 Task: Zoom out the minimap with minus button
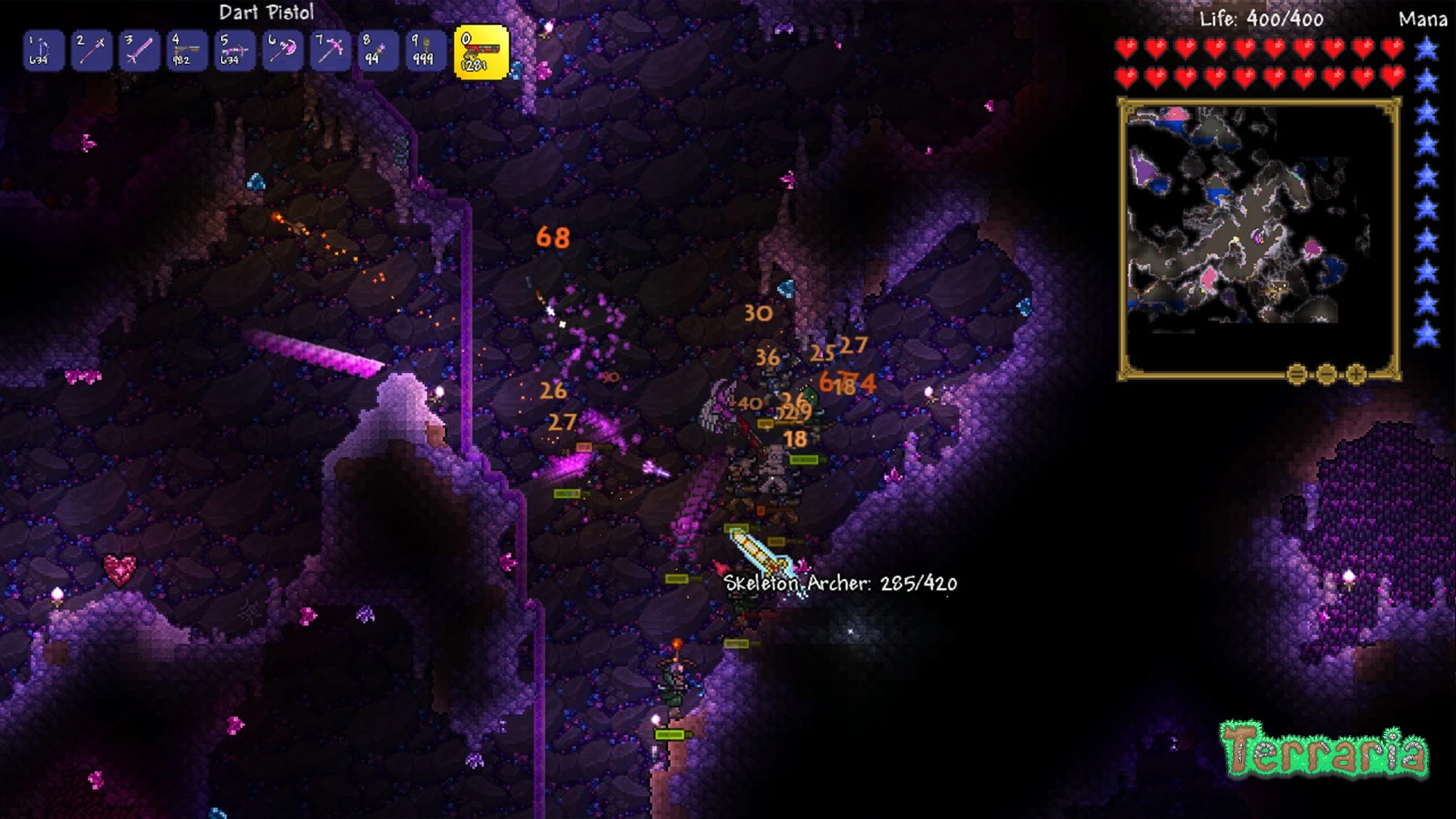coord(1326,374)
